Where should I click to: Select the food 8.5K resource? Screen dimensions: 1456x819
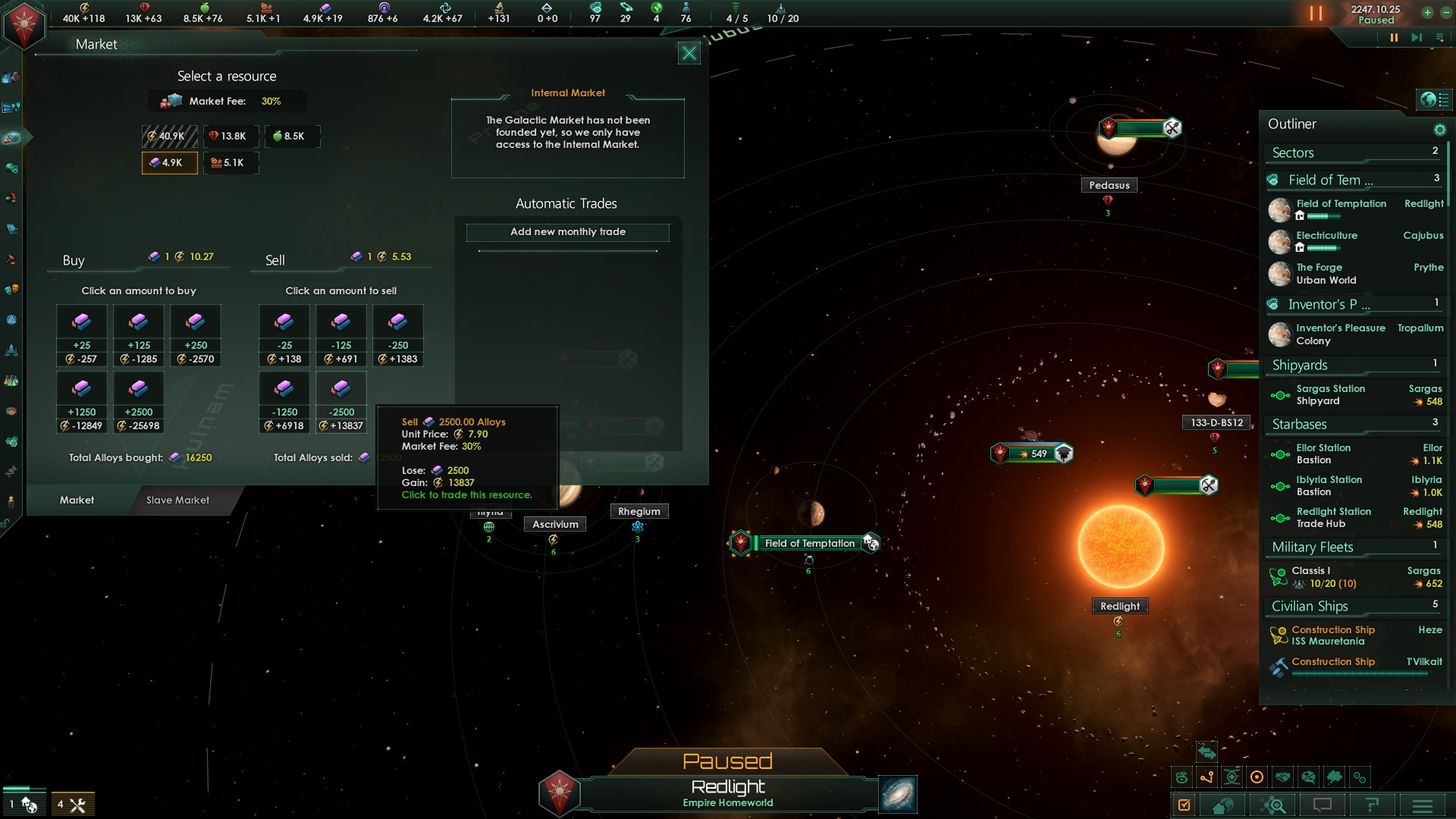pos(290,136)
